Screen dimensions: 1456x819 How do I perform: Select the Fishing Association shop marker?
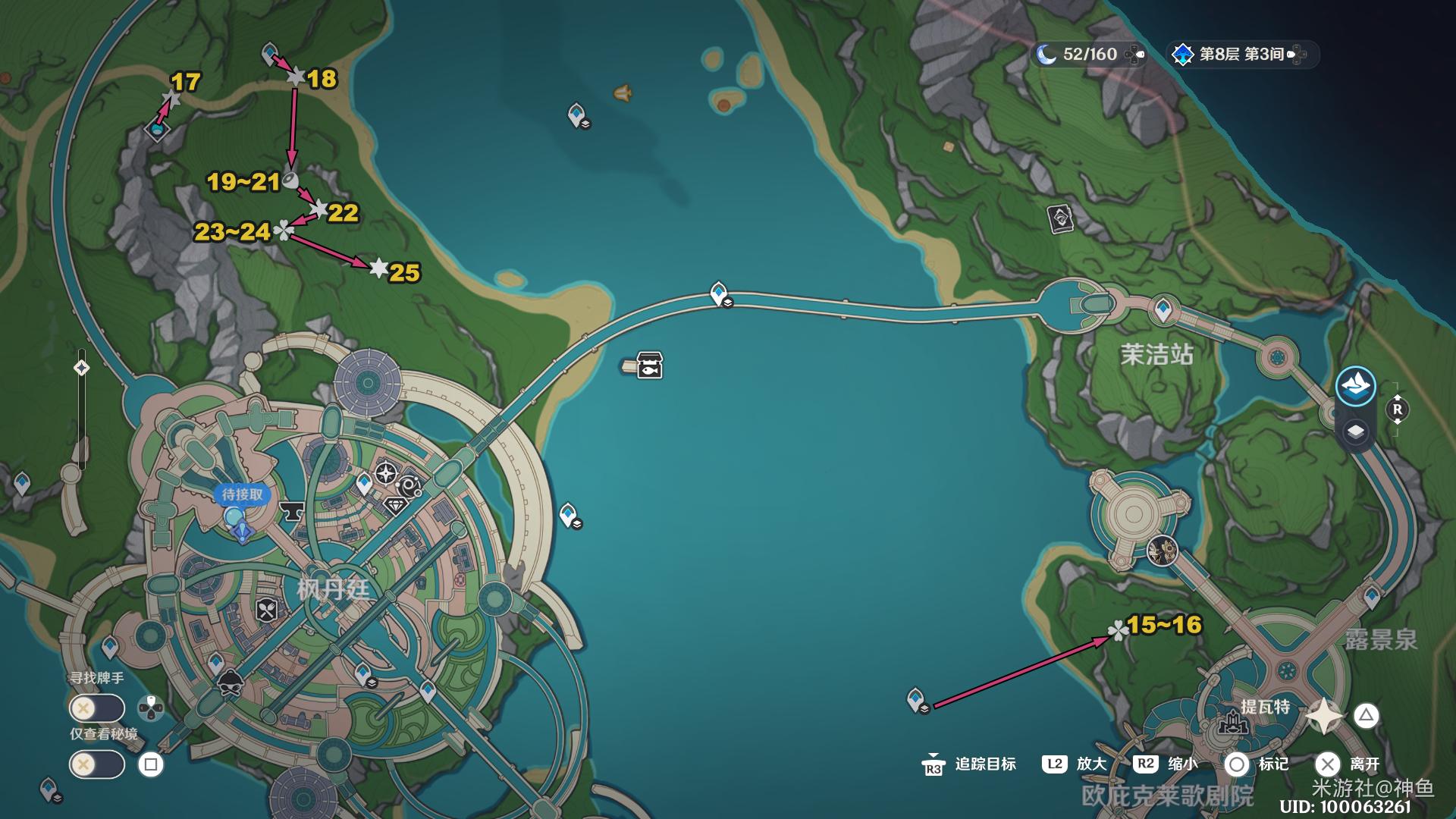(649, 366)
